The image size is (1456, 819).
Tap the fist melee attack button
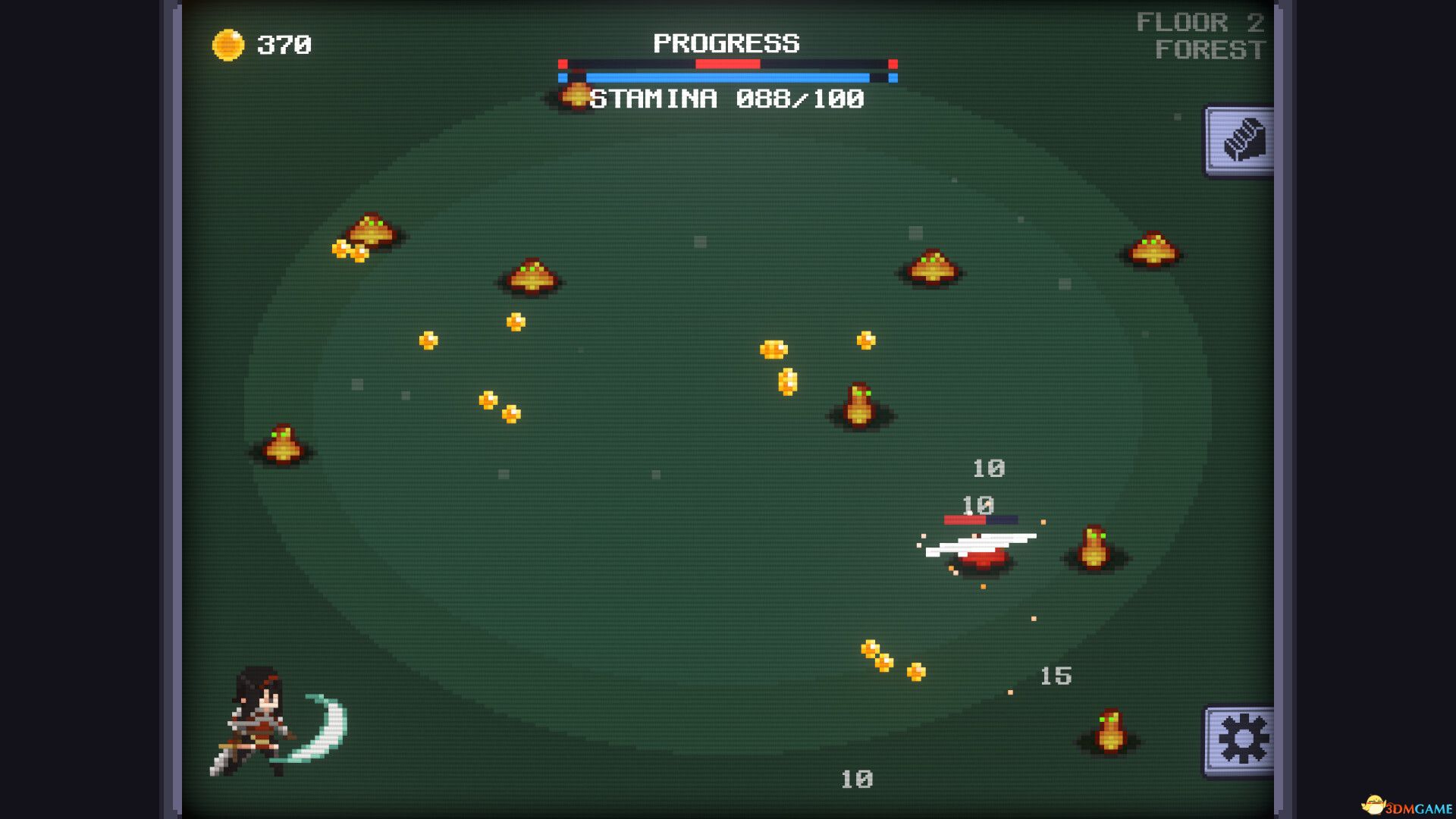coord(1241,142)
